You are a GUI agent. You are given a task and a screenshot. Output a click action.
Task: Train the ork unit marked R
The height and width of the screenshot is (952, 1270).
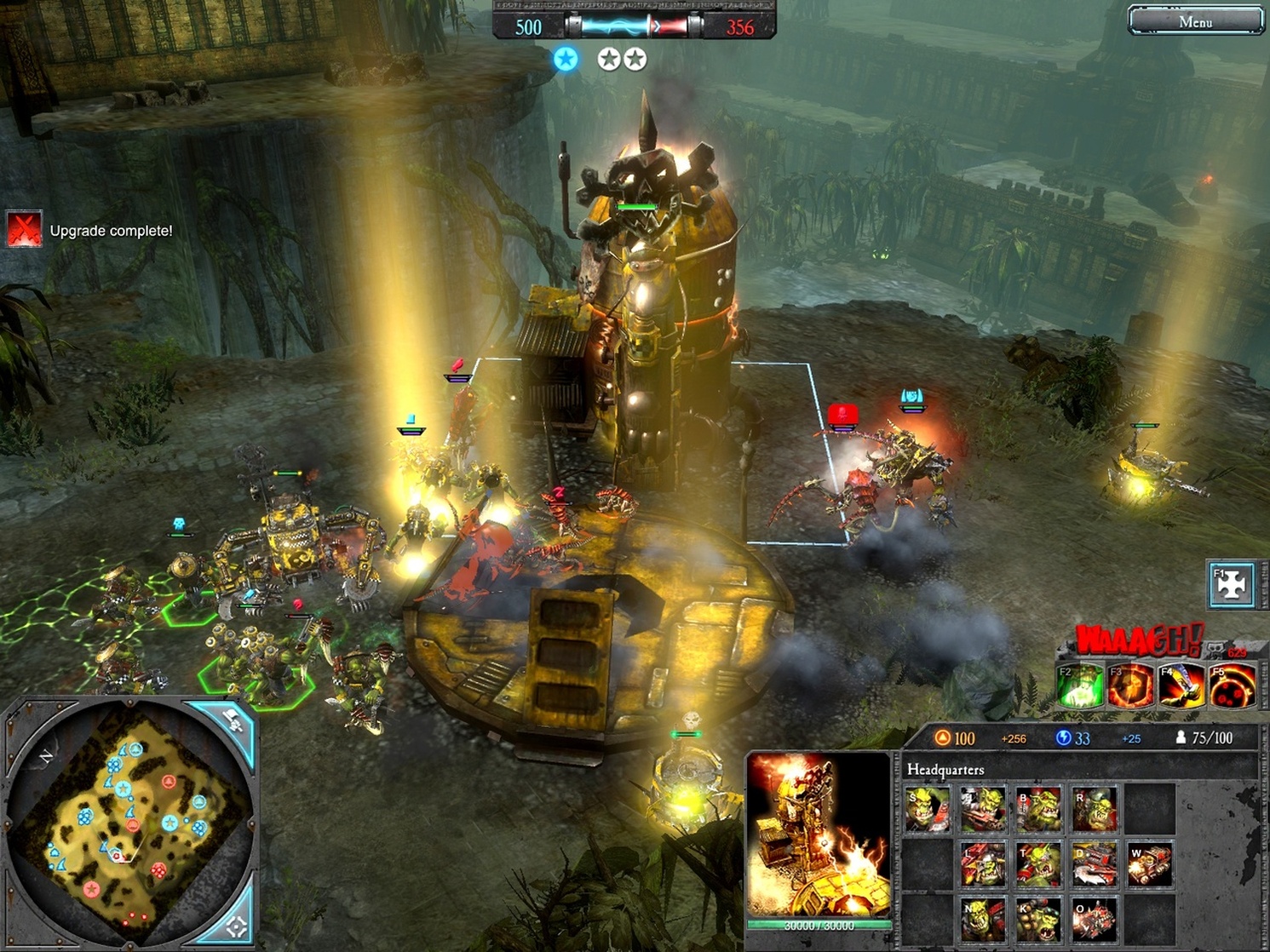pos(1095,809)
